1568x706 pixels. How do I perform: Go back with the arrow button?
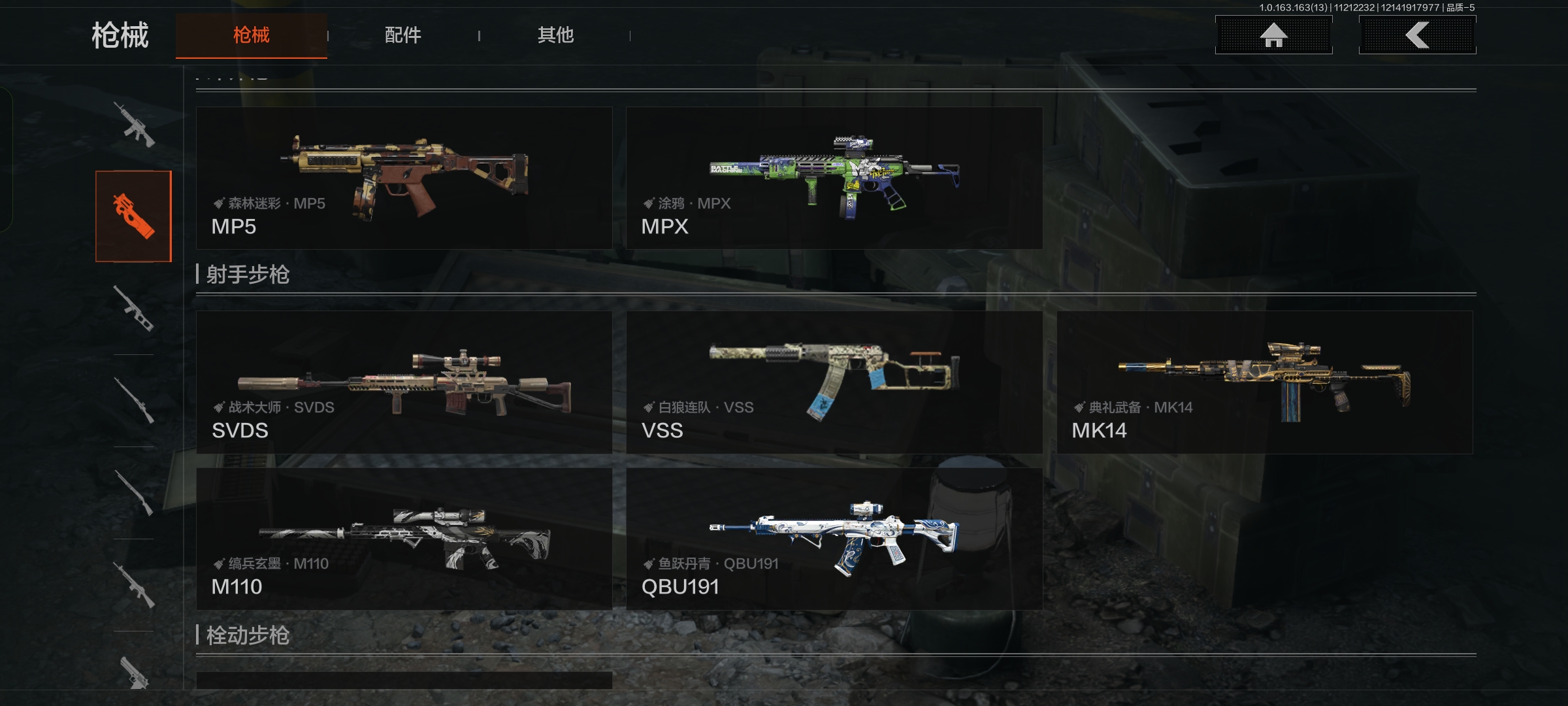(x=1417, y=35)
